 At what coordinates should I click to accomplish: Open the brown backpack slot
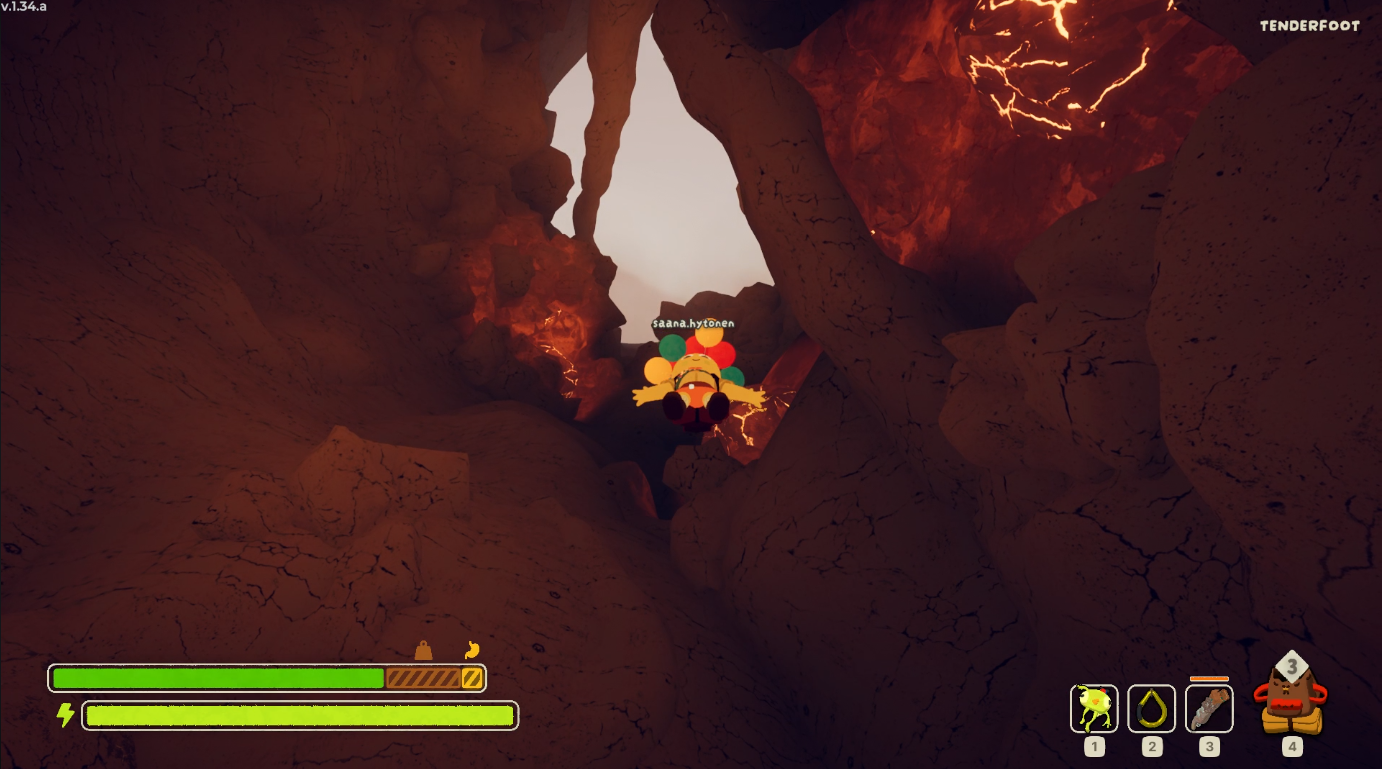pyautogui.click(x=1291, y=698)
